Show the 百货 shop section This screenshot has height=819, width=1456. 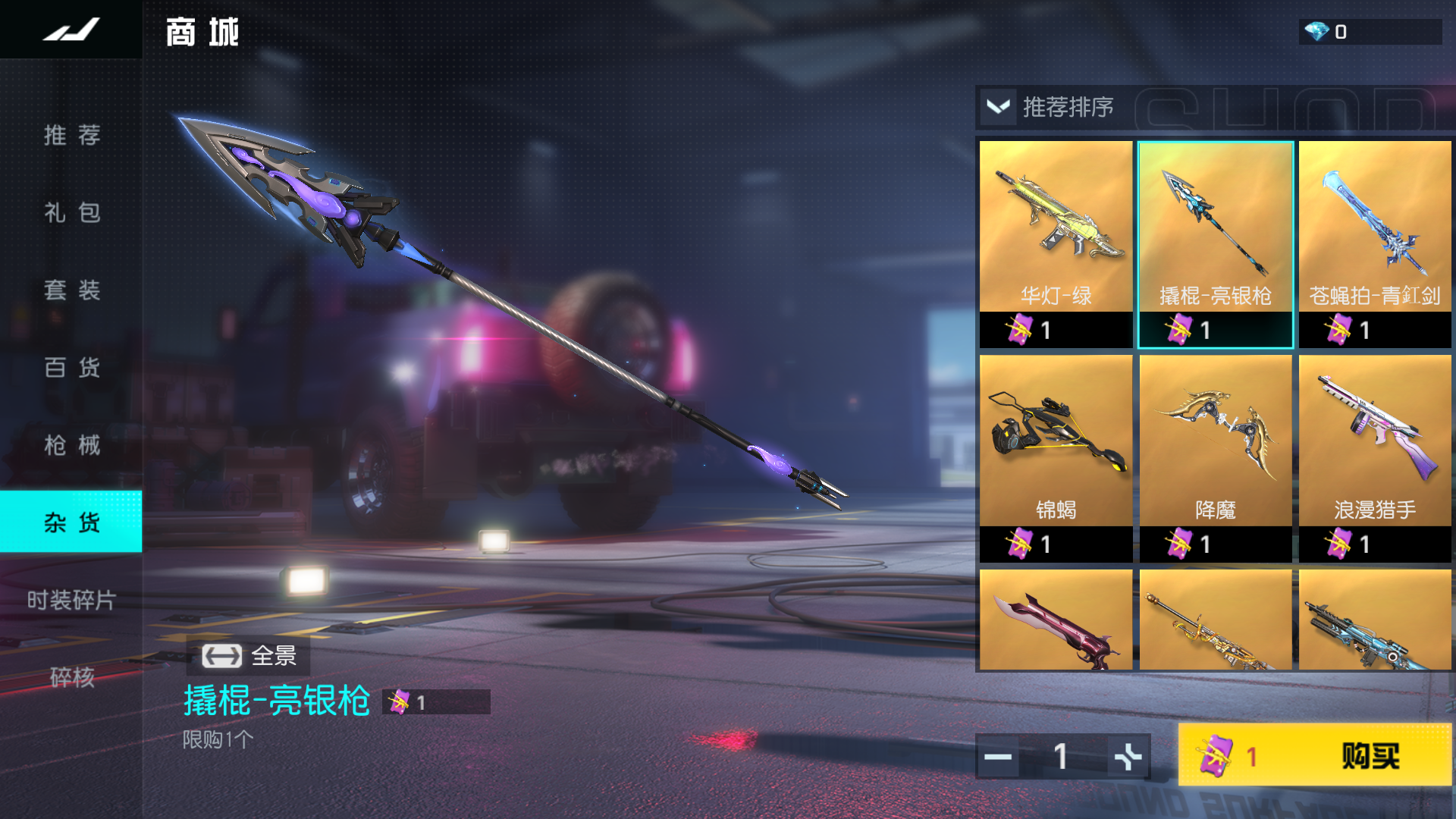tap(71, 368)
